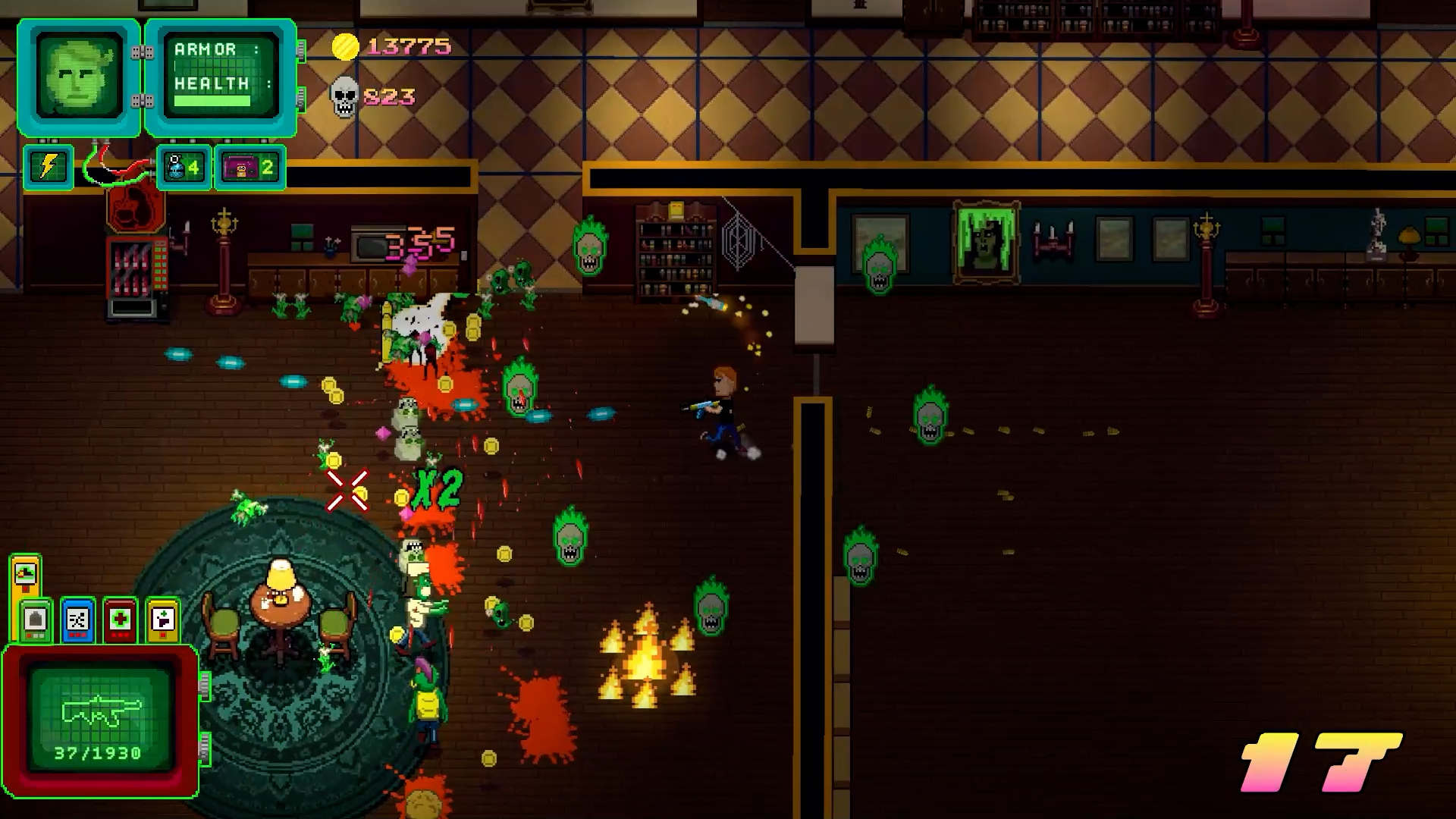Click the red X target crosshair marker

tap(347, 491)
